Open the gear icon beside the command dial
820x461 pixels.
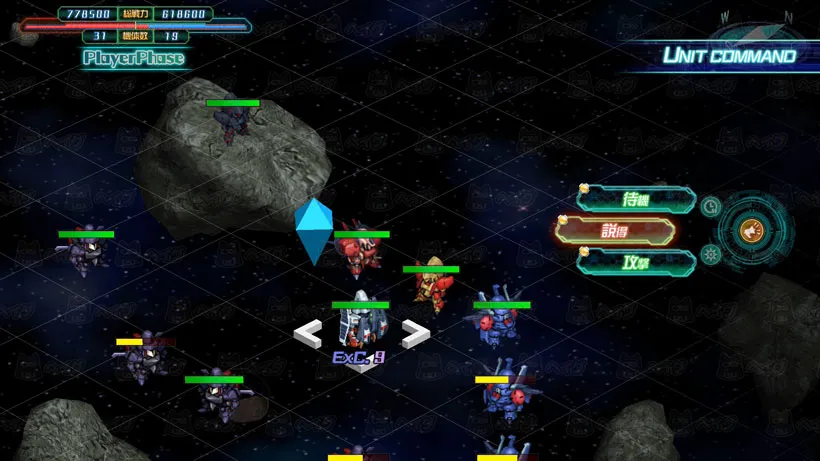pyautogui.click(x=710, y=255)
